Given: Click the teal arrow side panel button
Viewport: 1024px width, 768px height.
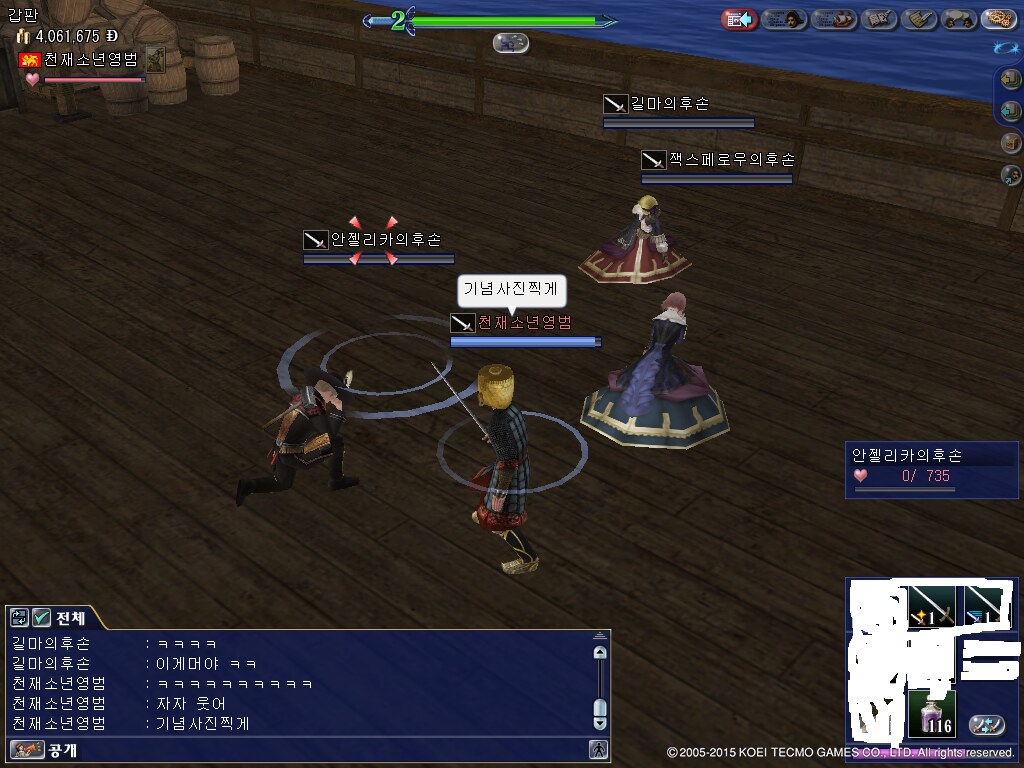Looking at the screenshot, I should 1011,111.
